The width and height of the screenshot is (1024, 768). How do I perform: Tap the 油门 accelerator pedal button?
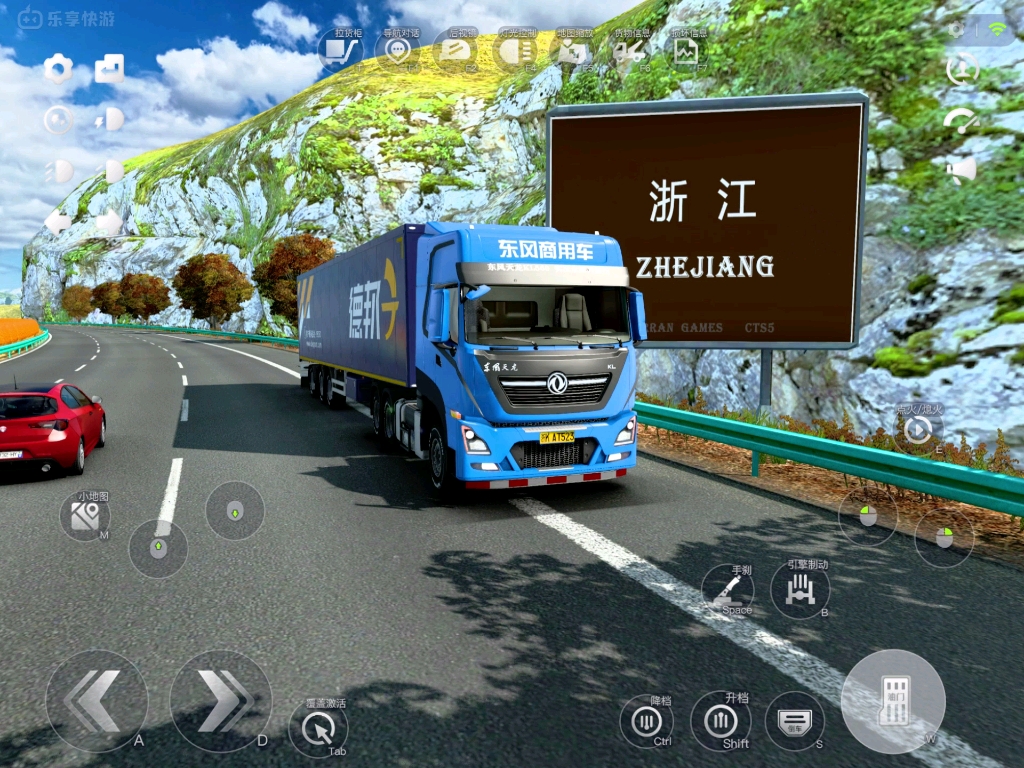(x=893, y=701)
